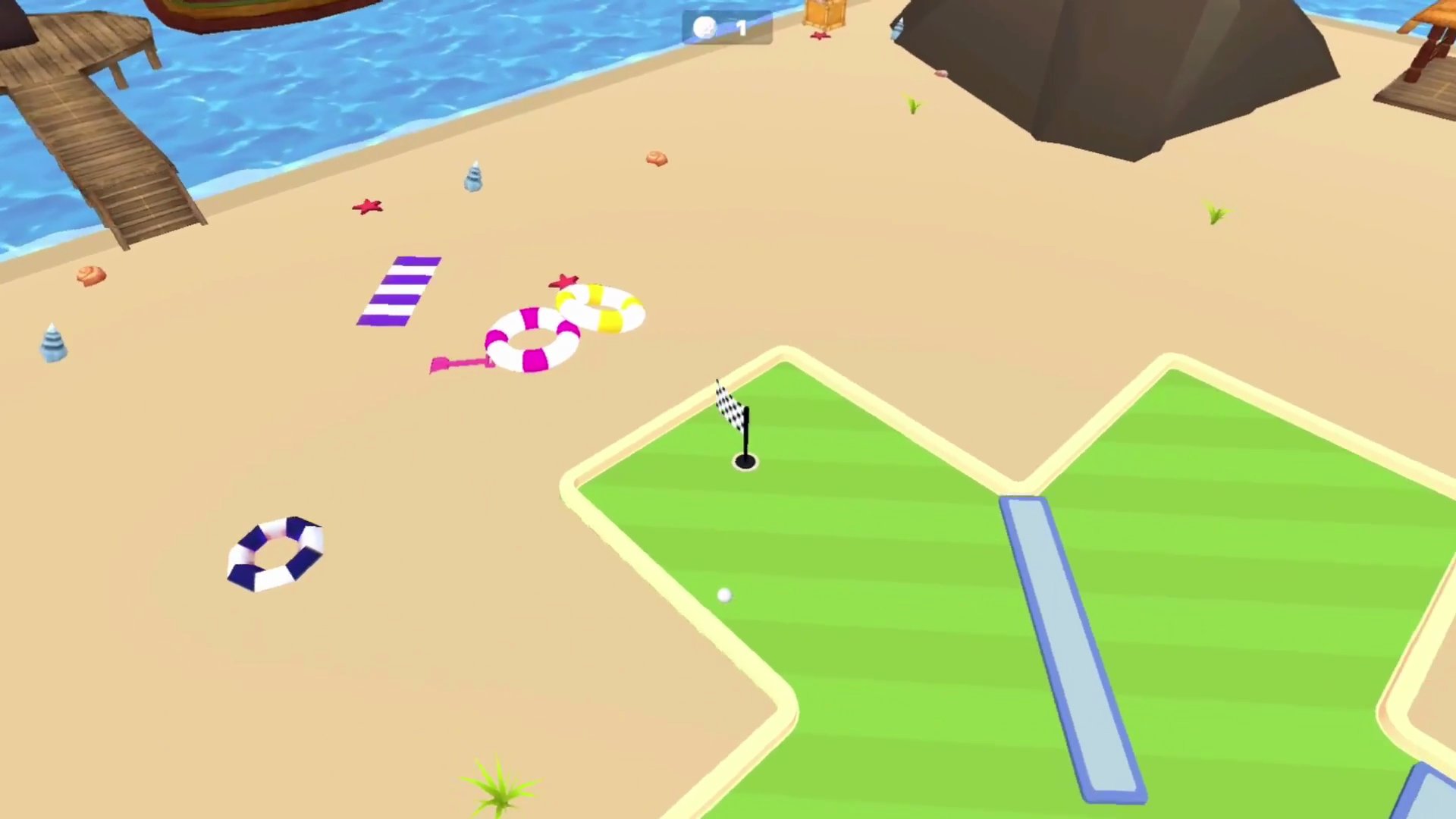Click the checkered flag above the hole
This screenshot has width=1456, height=819.
pos(726,402)
